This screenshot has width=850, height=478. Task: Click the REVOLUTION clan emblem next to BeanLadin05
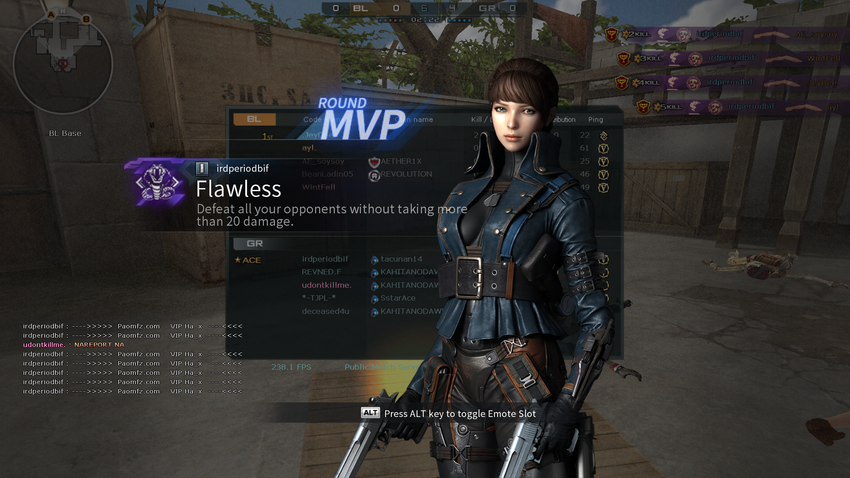[x=374, y=175]
